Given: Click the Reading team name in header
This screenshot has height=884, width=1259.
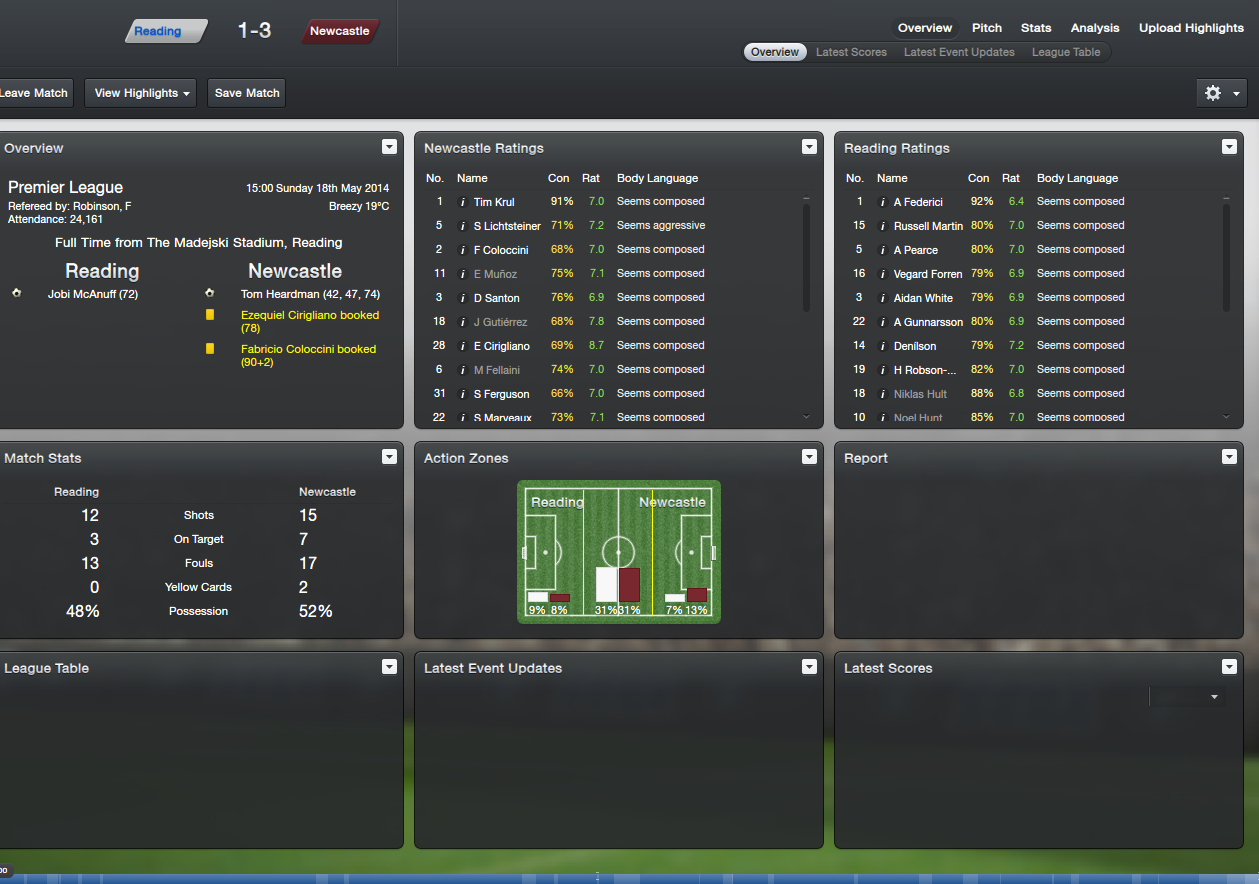Looking at the screenshot, I should coord(159,31).
